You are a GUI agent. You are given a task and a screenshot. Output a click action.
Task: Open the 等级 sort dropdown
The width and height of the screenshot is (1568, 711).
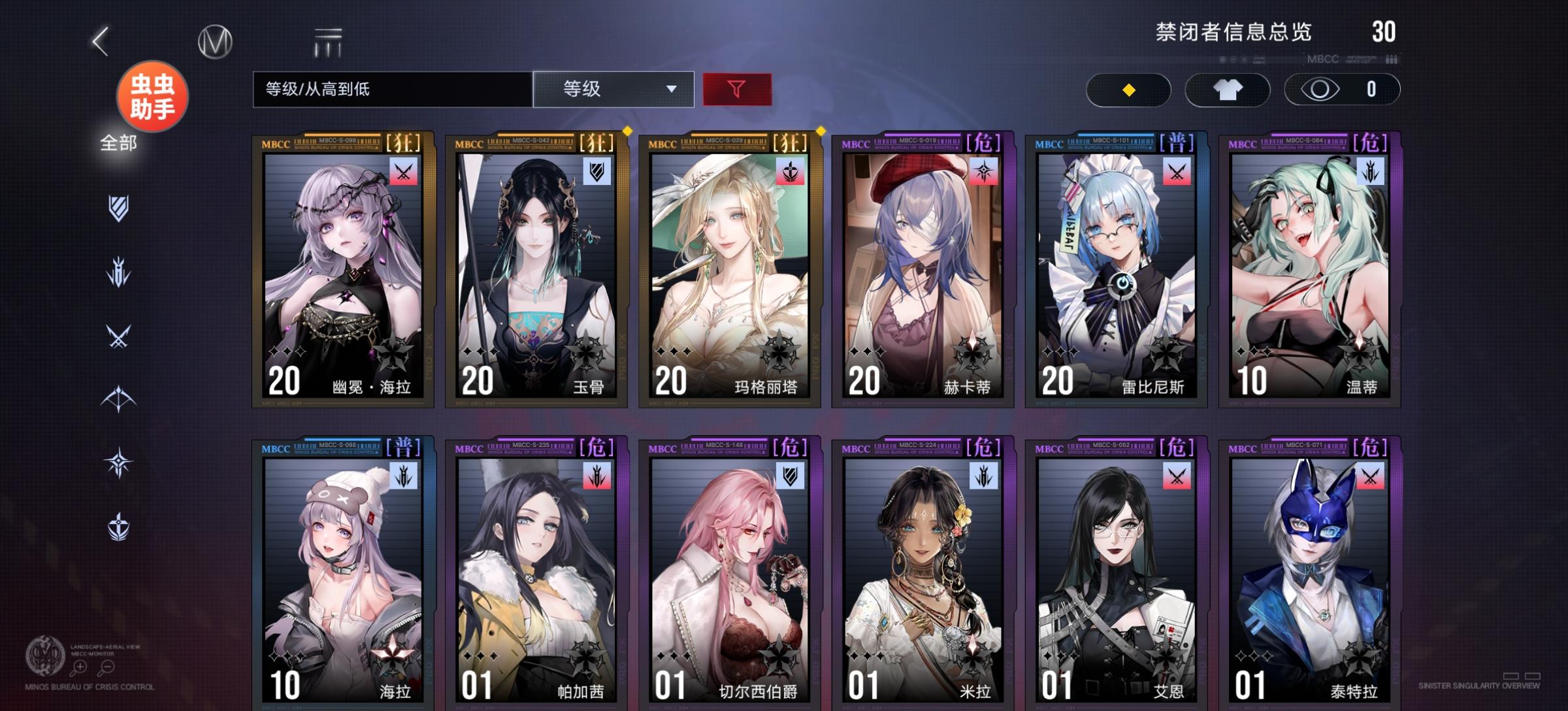click(614, 90)
